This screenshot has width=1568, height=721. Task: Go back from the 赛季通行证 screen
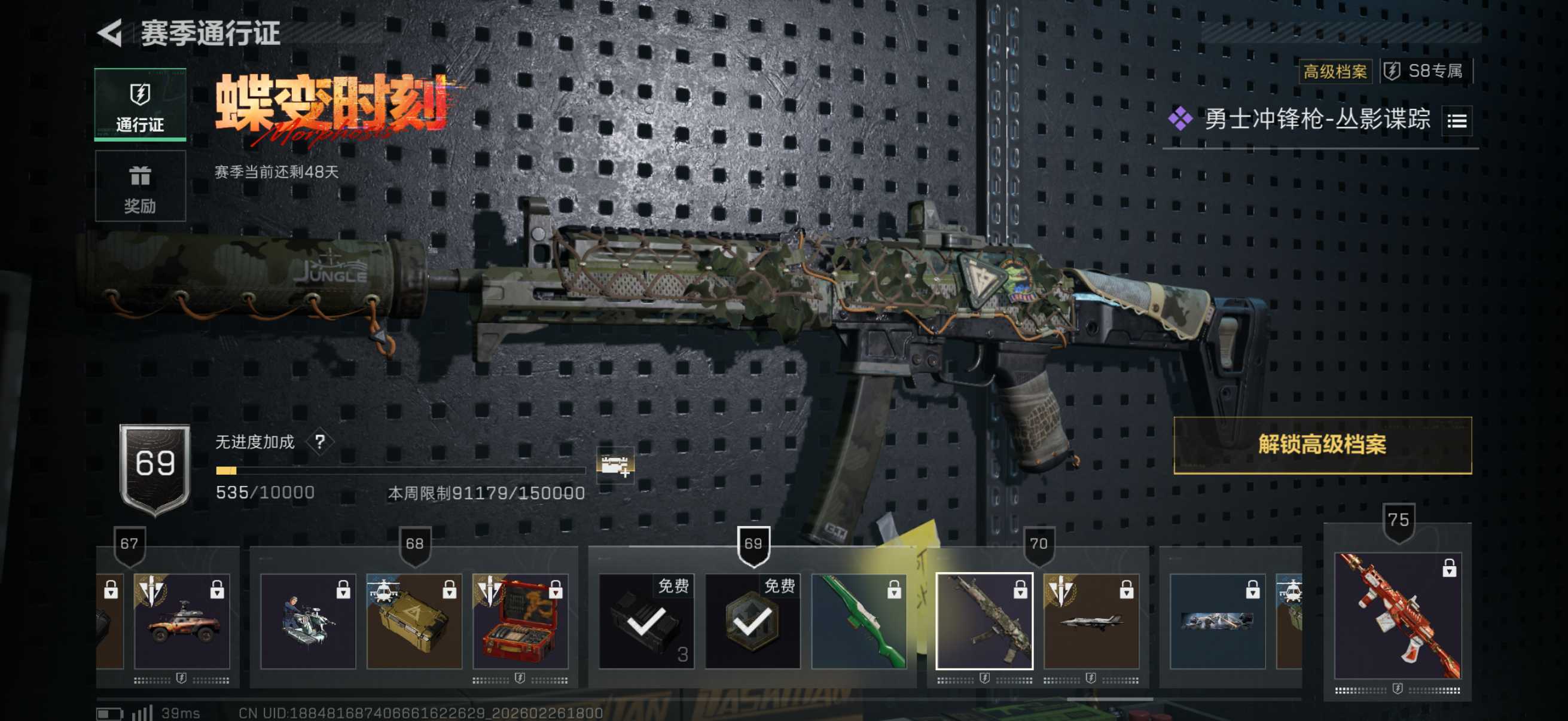[x=111, y=33]
